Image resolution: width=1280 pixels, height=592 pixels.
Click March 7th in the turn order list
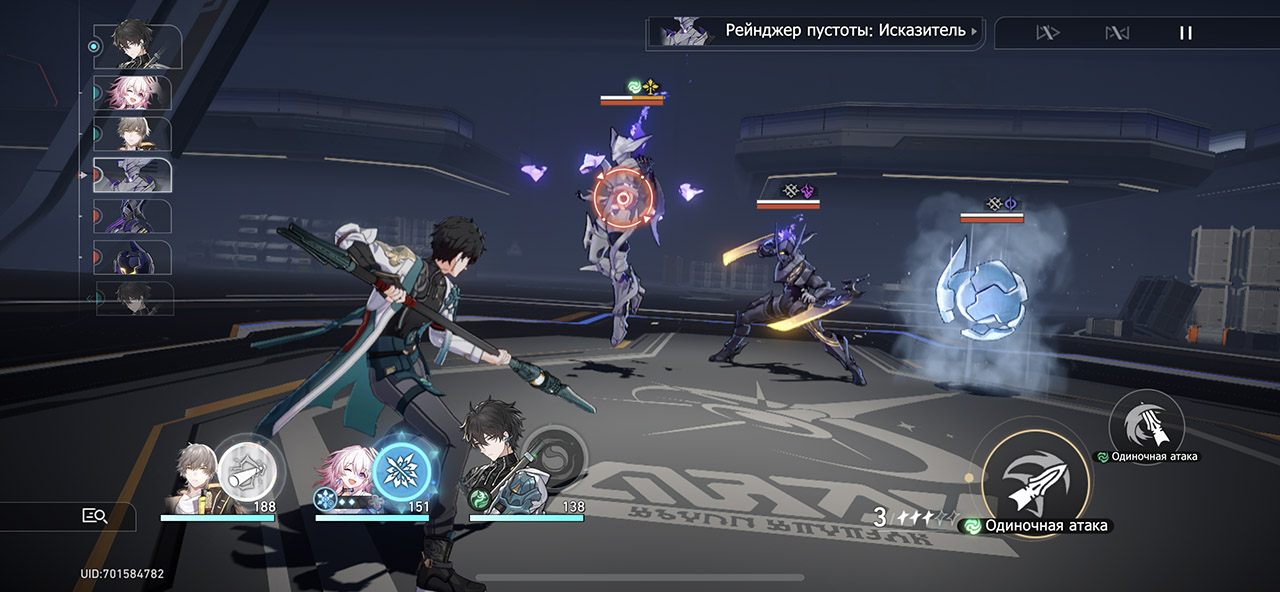click(133, 92)
